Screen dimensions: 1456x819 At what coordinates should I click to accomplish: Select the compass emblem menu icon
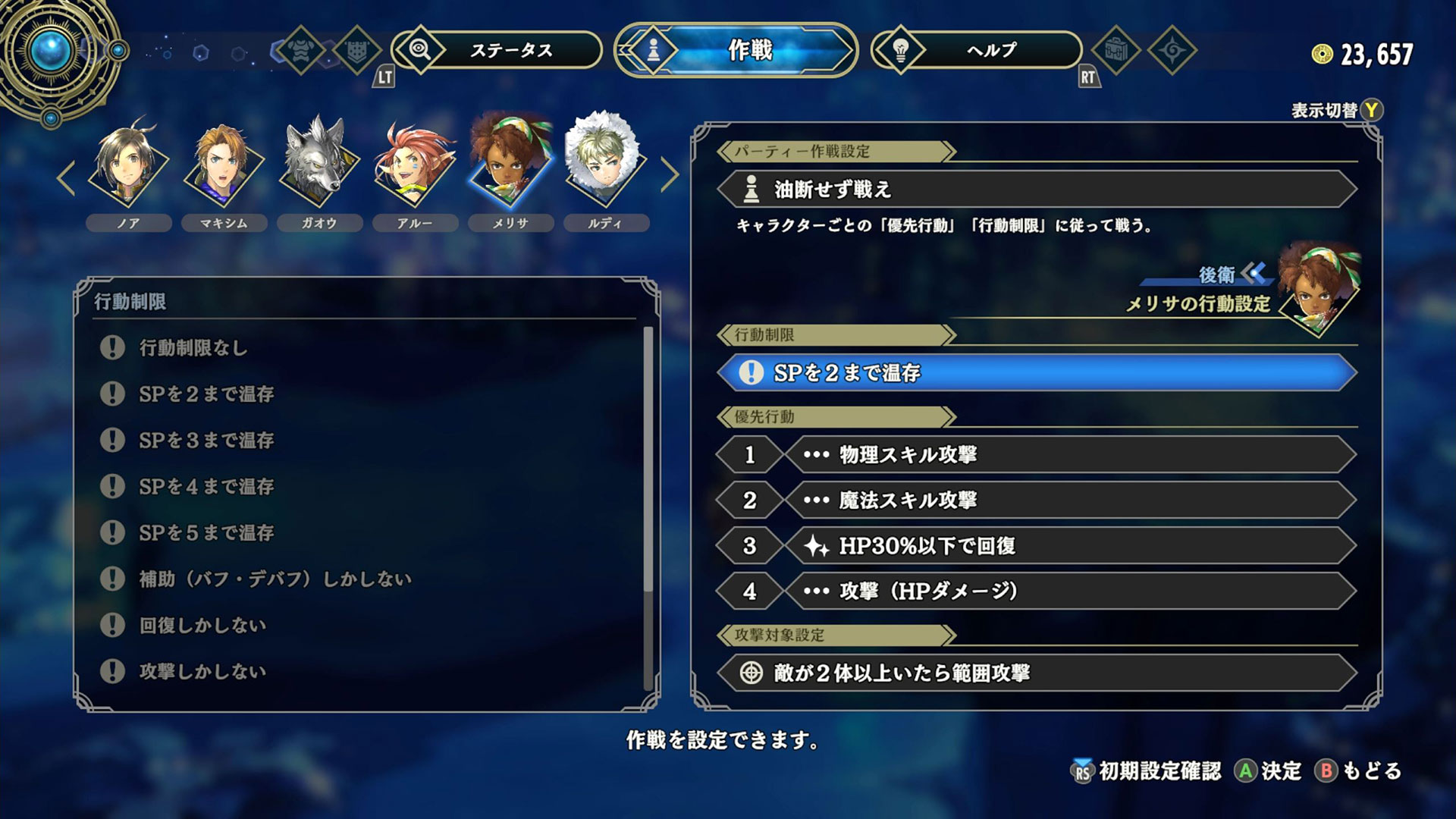click(x=1172, y=50)
